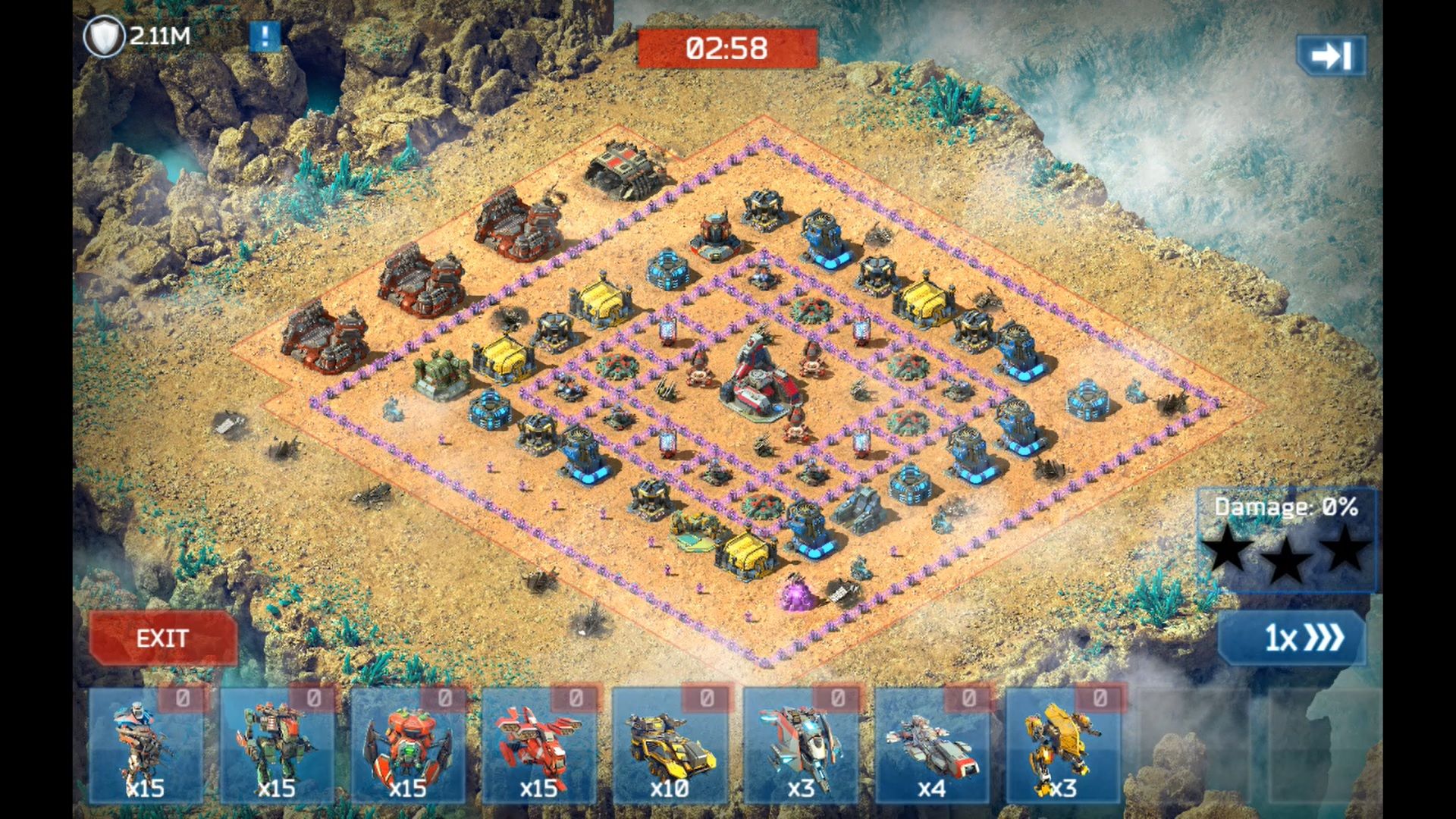Choose the green bipedal mech unit card
The height and width of the screenshot is (819, 1456).
[x=277, y=745]
